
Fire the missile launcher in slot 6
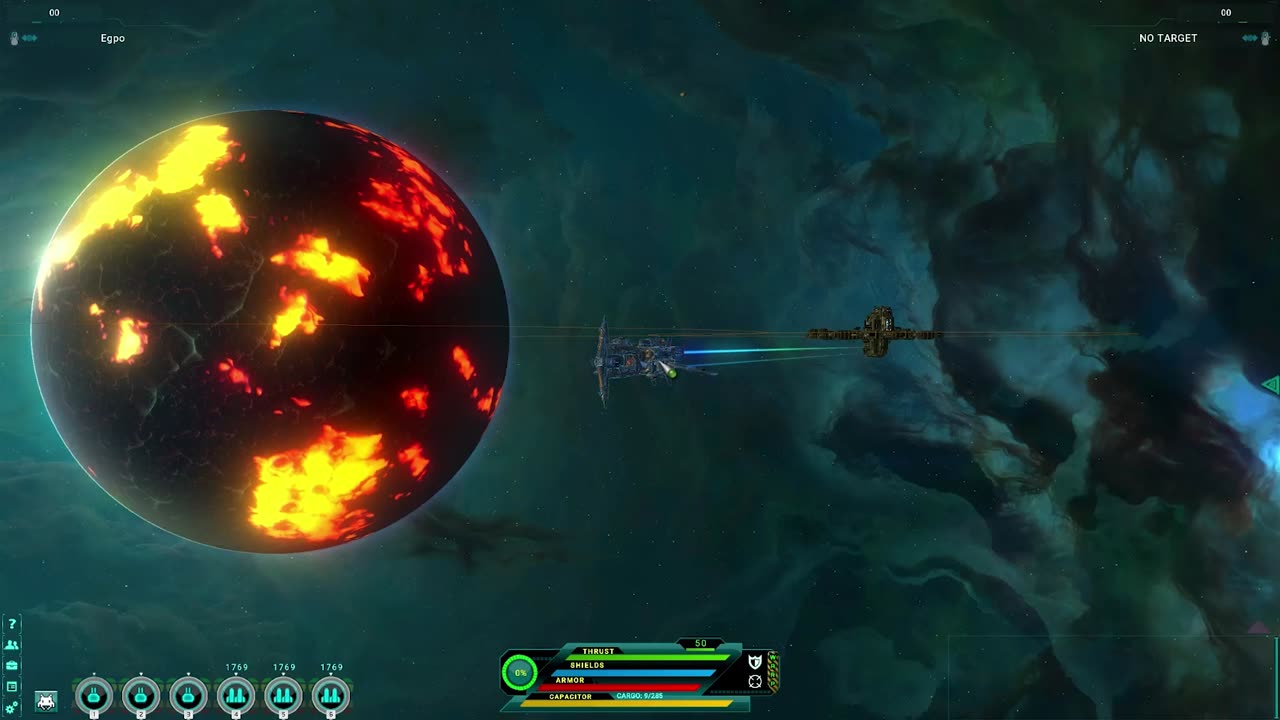coord(331,695)
